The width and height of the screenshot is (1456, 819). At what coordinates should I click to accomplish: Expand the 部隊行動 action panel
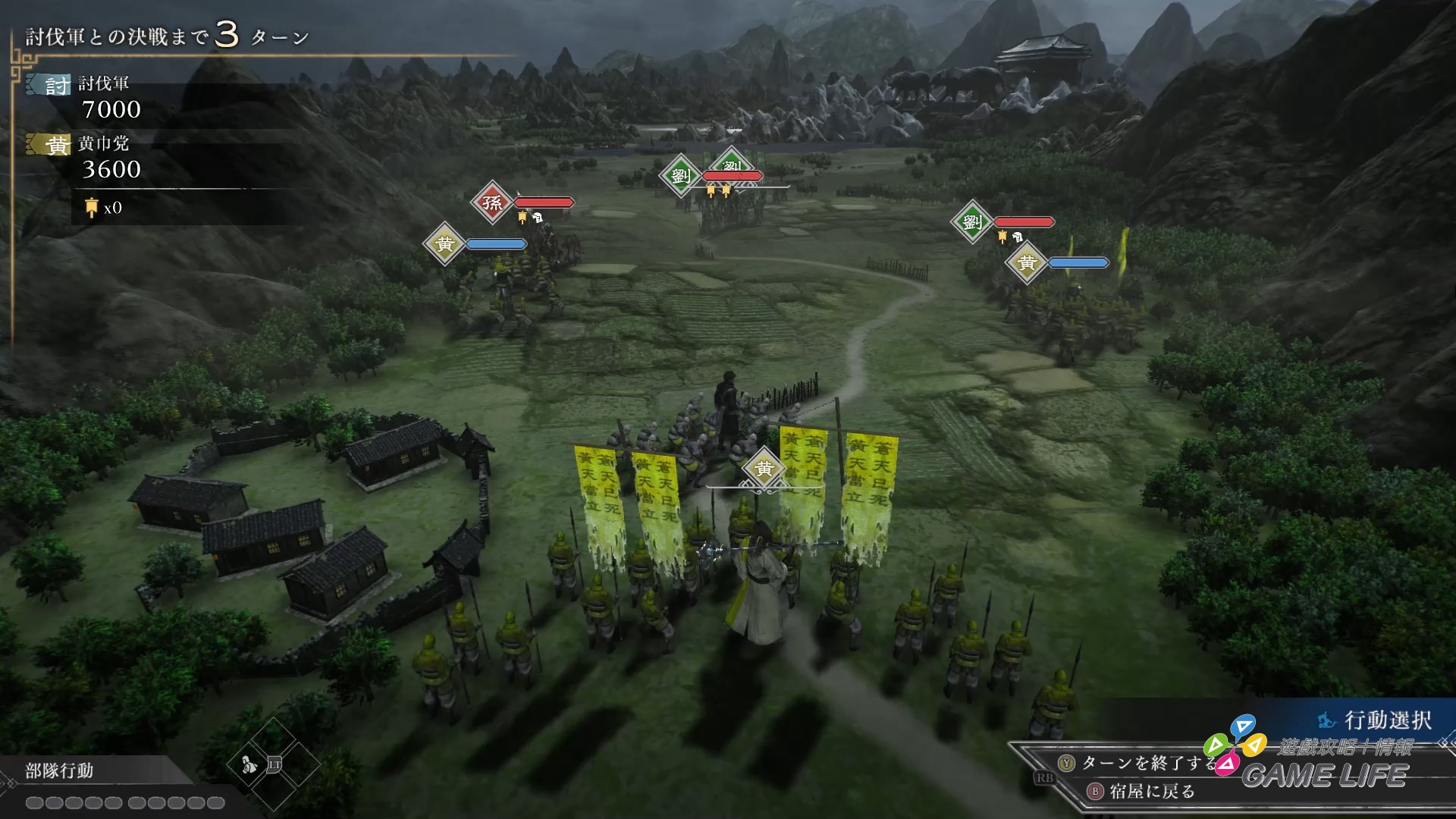tap(57, 771)
